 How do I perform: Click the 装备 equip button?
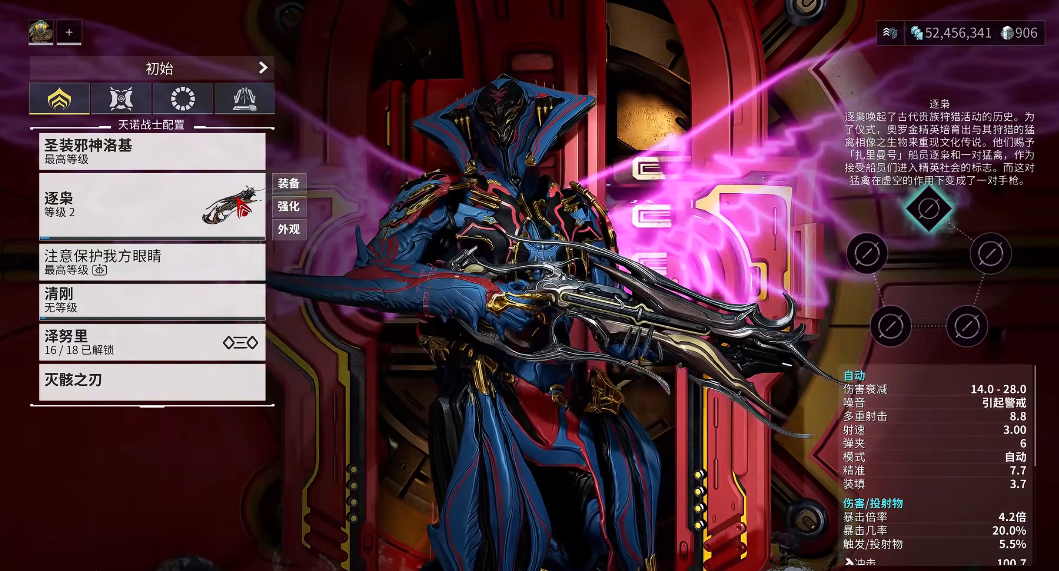click(x=288, y=183)
